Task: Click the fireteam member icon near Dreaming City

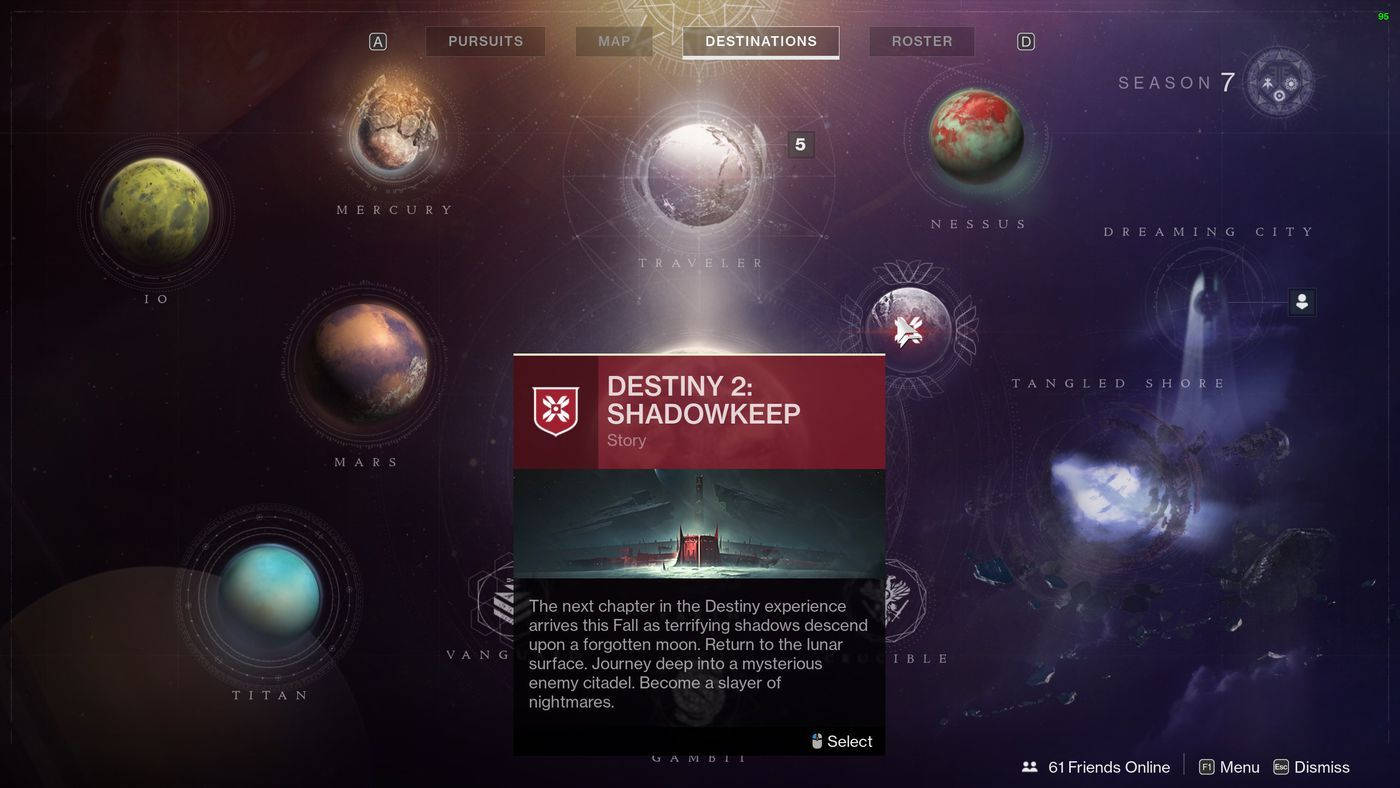Action: (1301, 301)
